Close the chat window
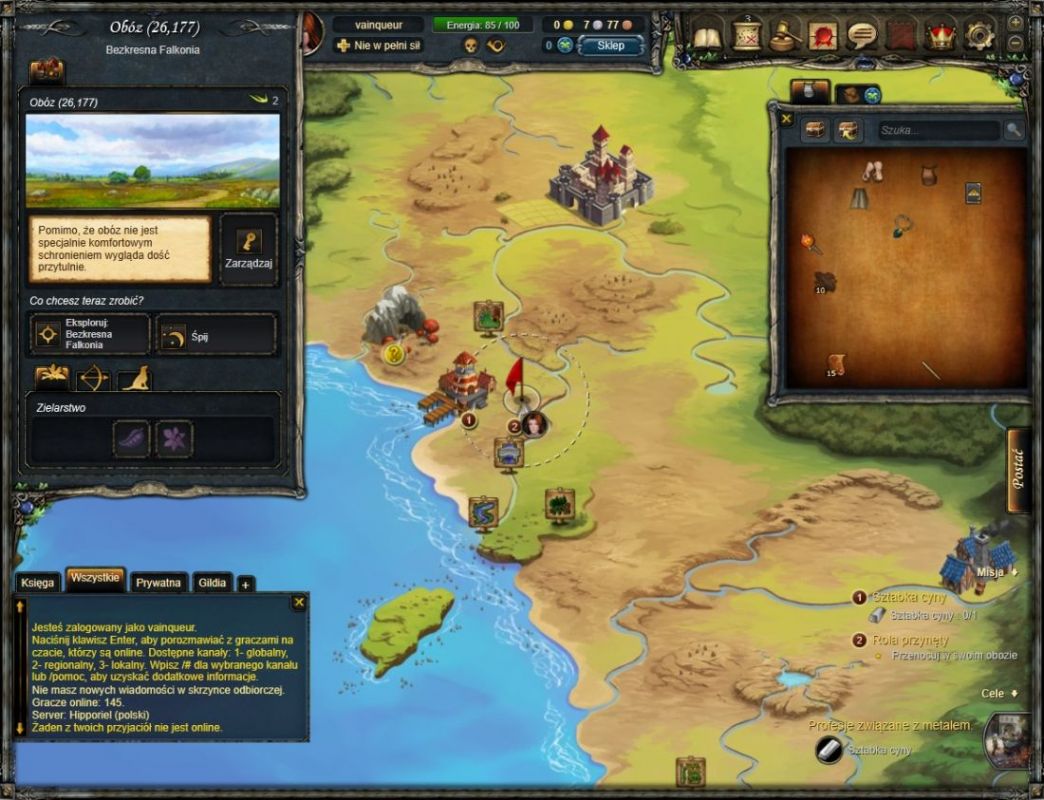 pyautogui.click(x=298, y=602)
